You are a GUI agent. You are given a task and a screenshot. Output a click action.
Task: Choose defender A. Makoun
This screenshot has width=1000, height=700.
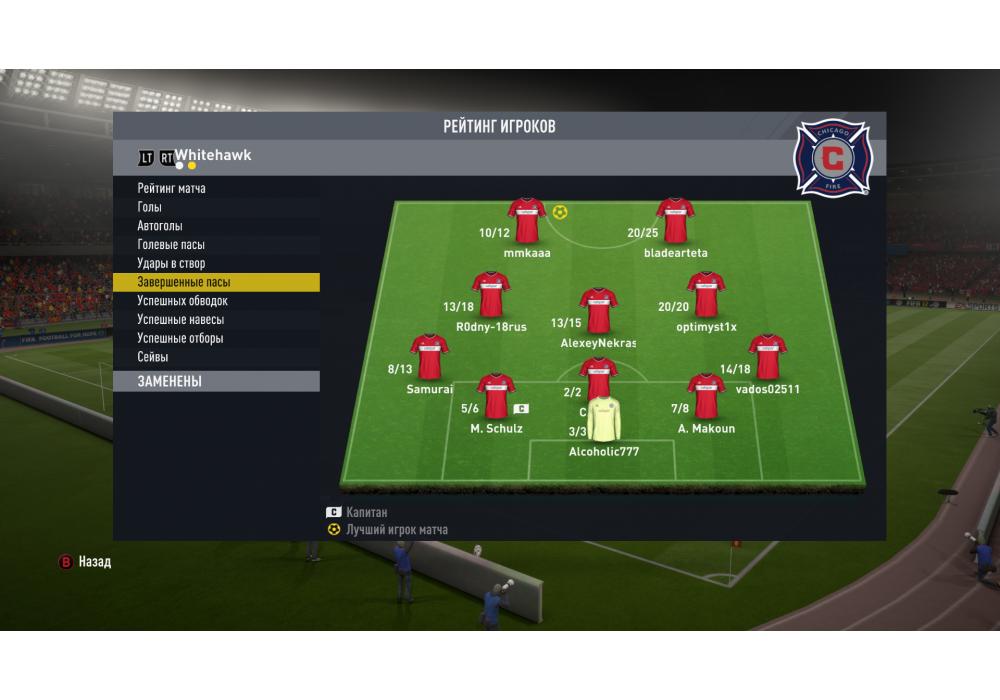coord(705,396)
